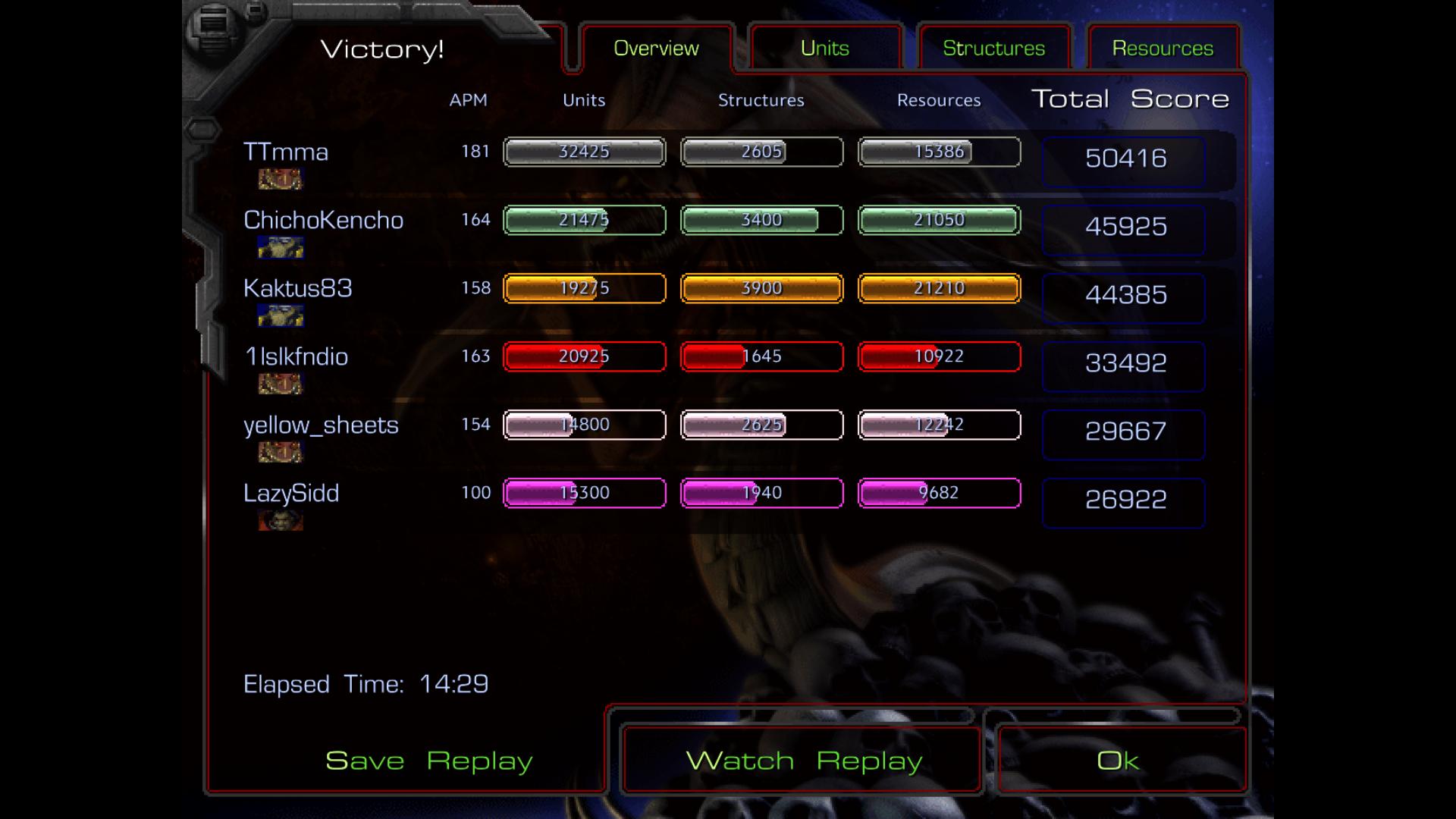The height and width of the screenshot is (819, 1456).
Task: Open the Units score tab
Action: pos(825,49)
